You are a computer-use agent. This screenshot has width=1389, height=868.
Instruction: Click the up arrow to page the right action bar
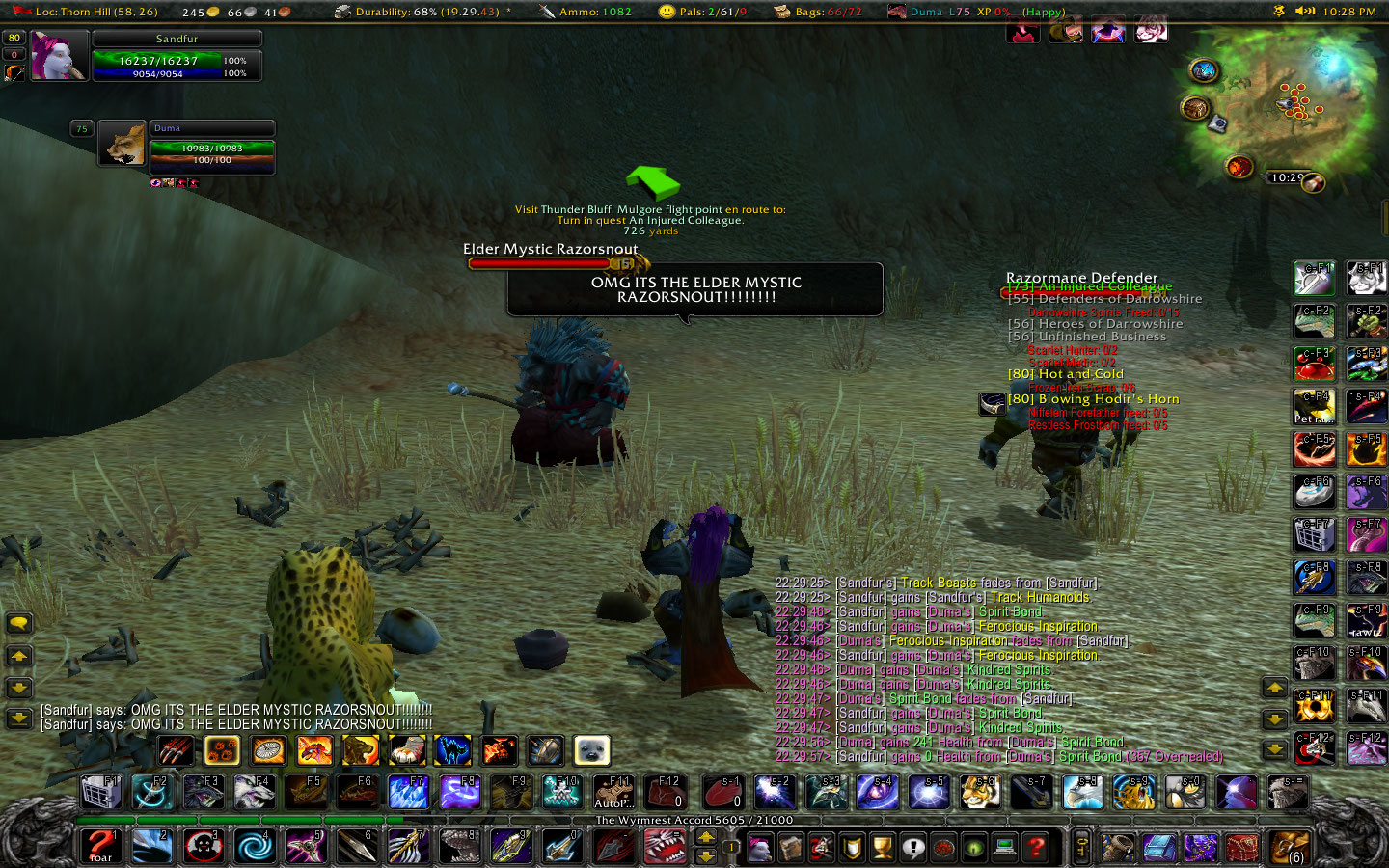coord(1275,689)
